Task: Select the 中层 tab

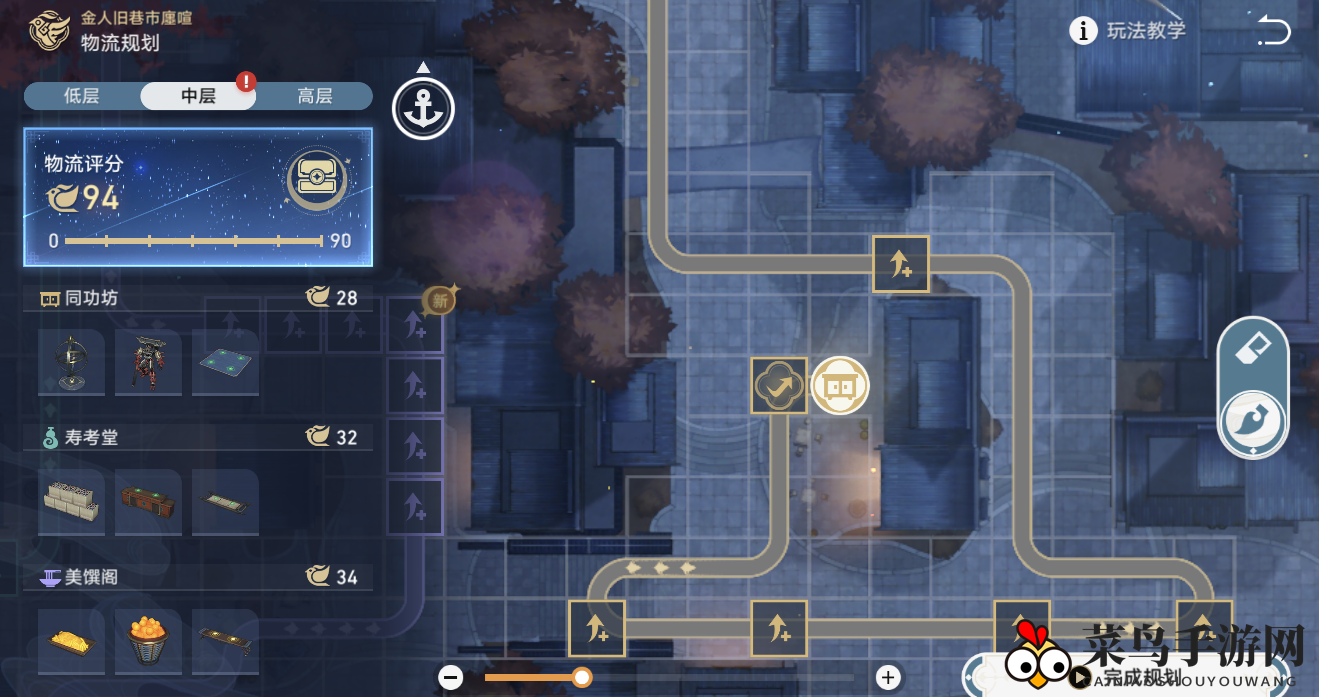Action: [x=198, y=96]
